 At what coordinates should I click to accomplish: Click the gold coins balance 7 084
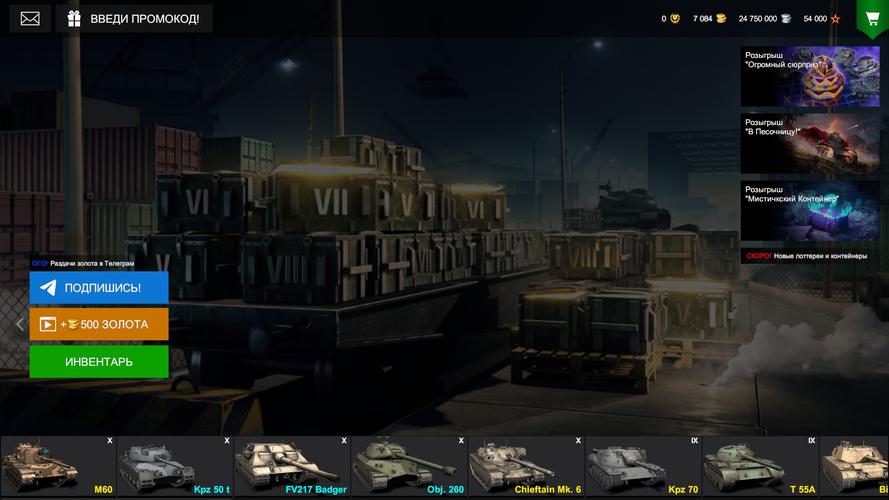pyautogui.click(x=709, y=19)
